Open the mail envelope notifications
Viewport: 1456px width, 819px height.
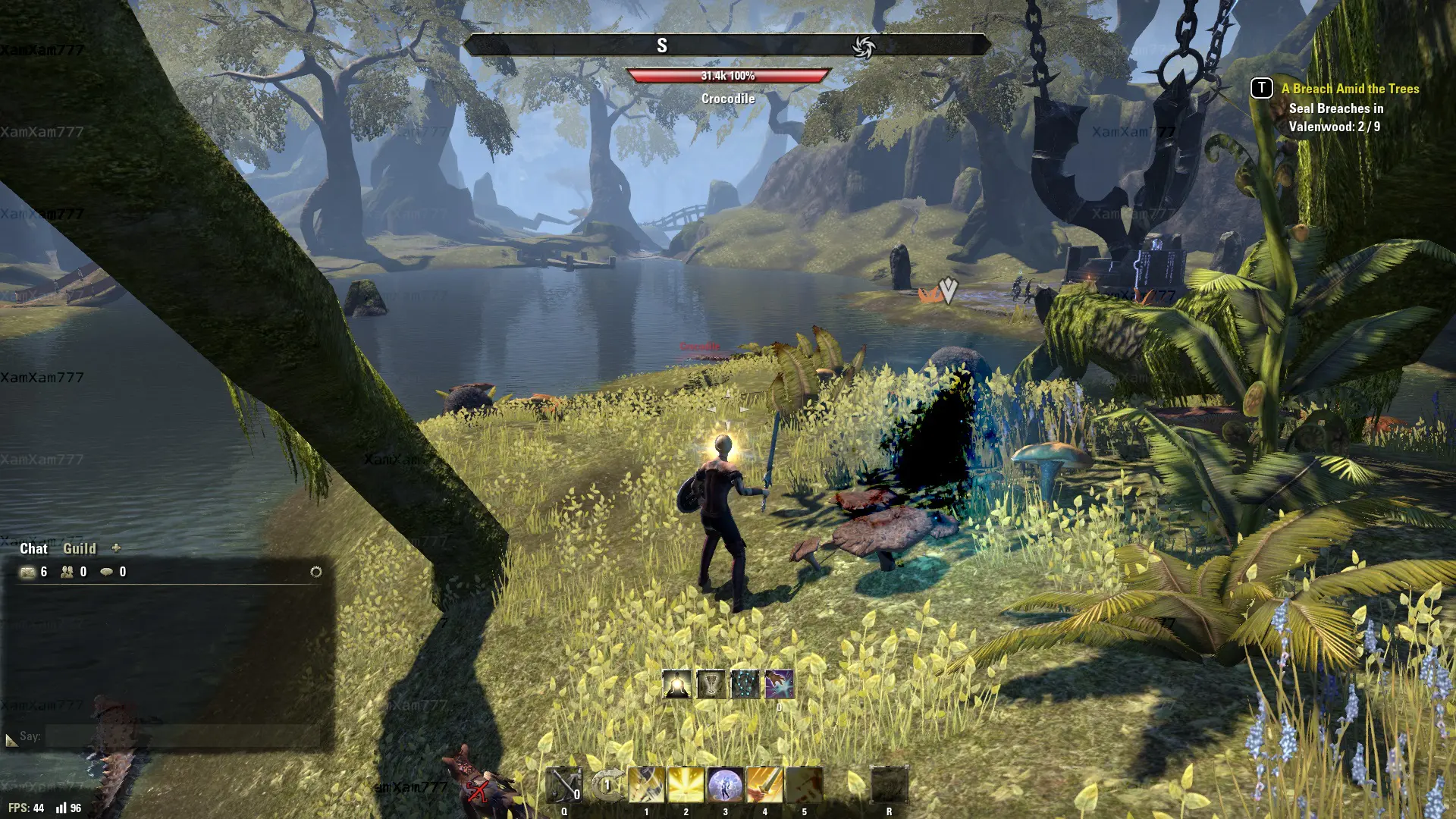point(28,572)
